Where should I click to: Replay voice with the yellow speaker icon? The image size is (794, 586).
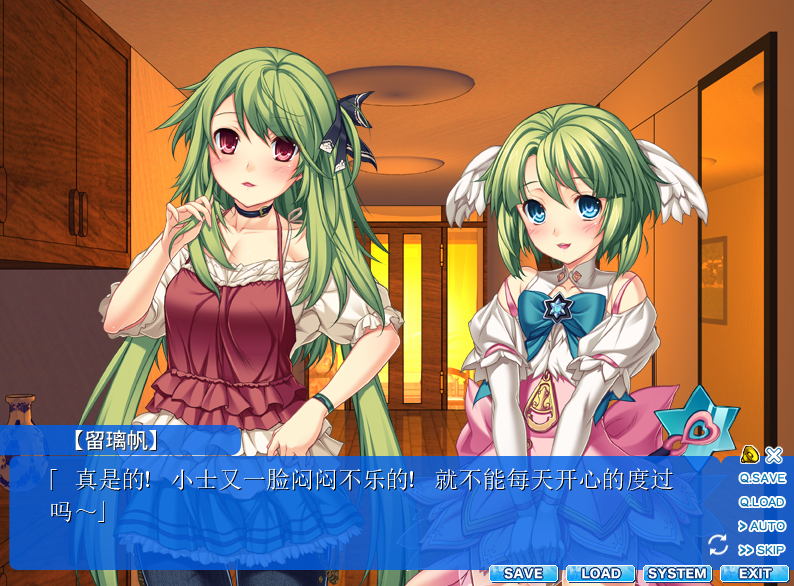point(750,454)
